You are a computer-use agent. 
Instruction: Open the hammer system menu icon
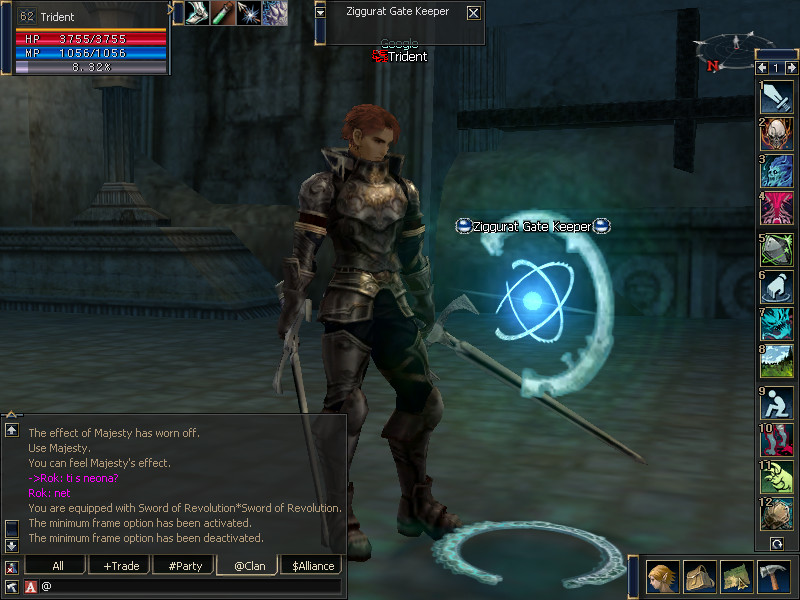click(775, 576)
